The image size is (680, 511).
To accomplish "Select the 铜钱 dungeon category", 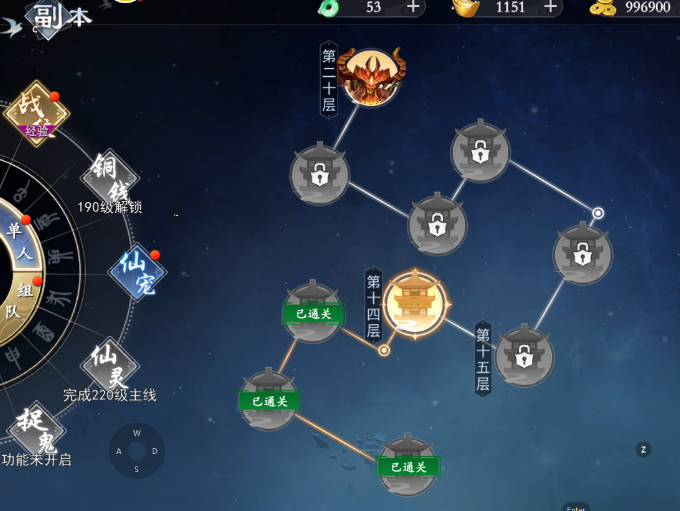I will [110, 178].
